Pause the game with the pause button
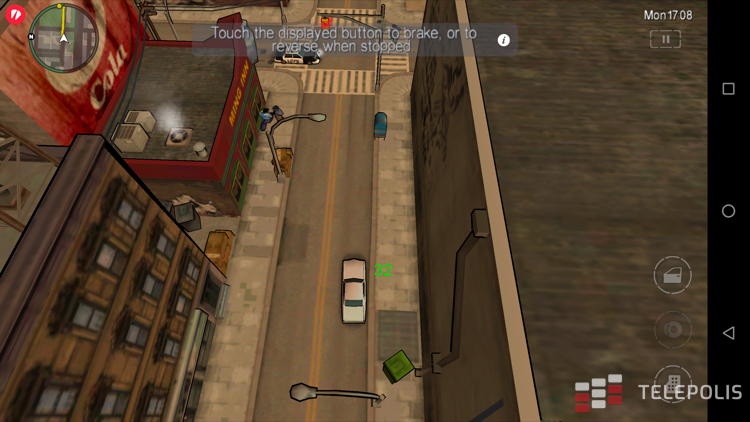 pyautogui.click(x=665, y=39)
